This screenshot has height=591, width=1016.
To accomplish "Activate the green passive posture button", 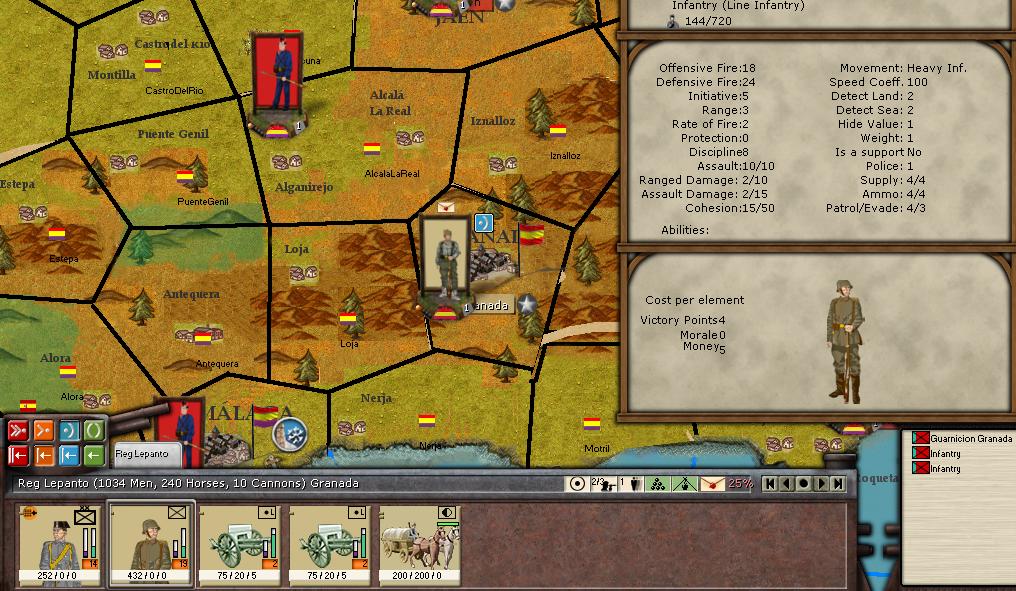I will (x=94, y=431).
